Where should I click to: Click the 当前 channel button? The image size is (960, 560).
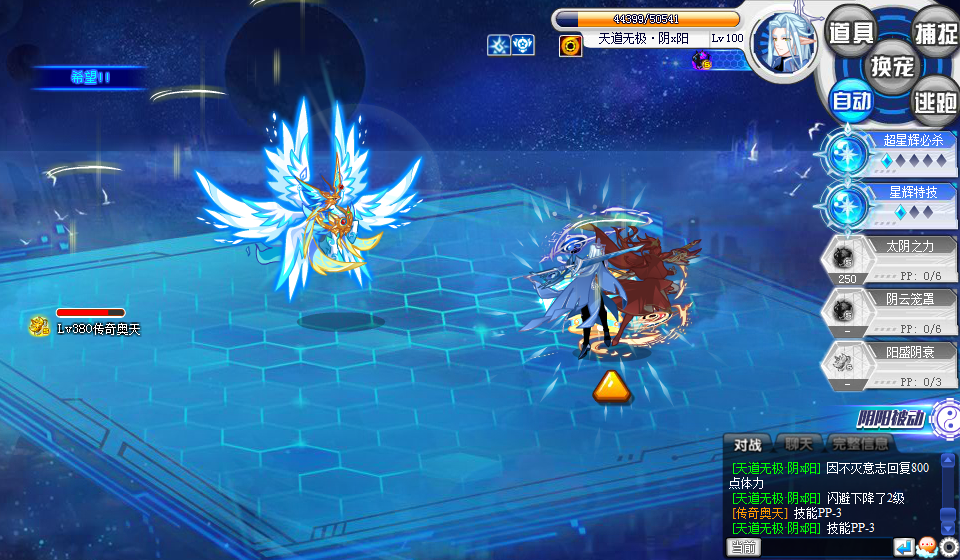(743, 548)
